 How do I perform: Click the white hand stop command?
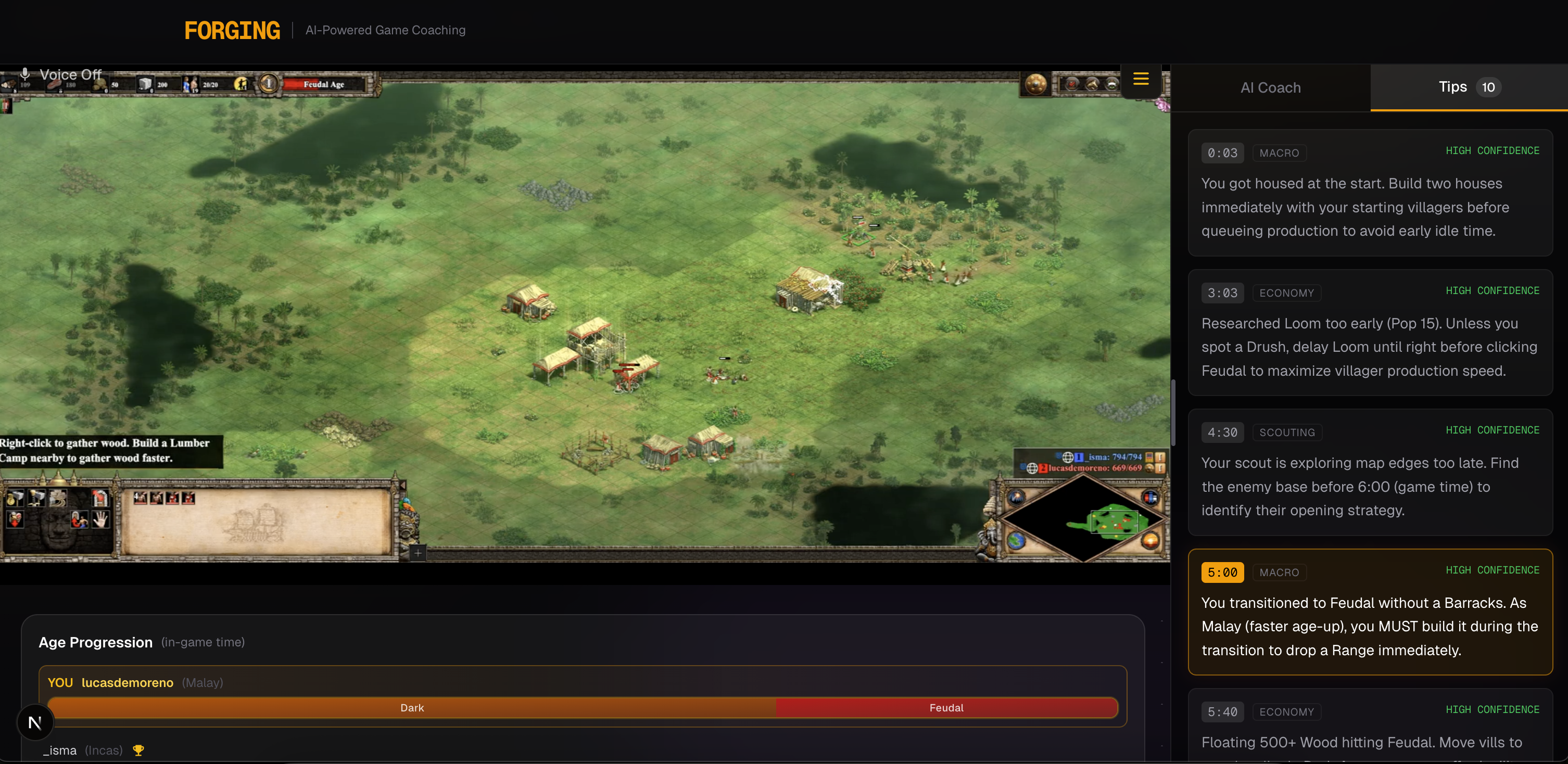tap(100, 519)
